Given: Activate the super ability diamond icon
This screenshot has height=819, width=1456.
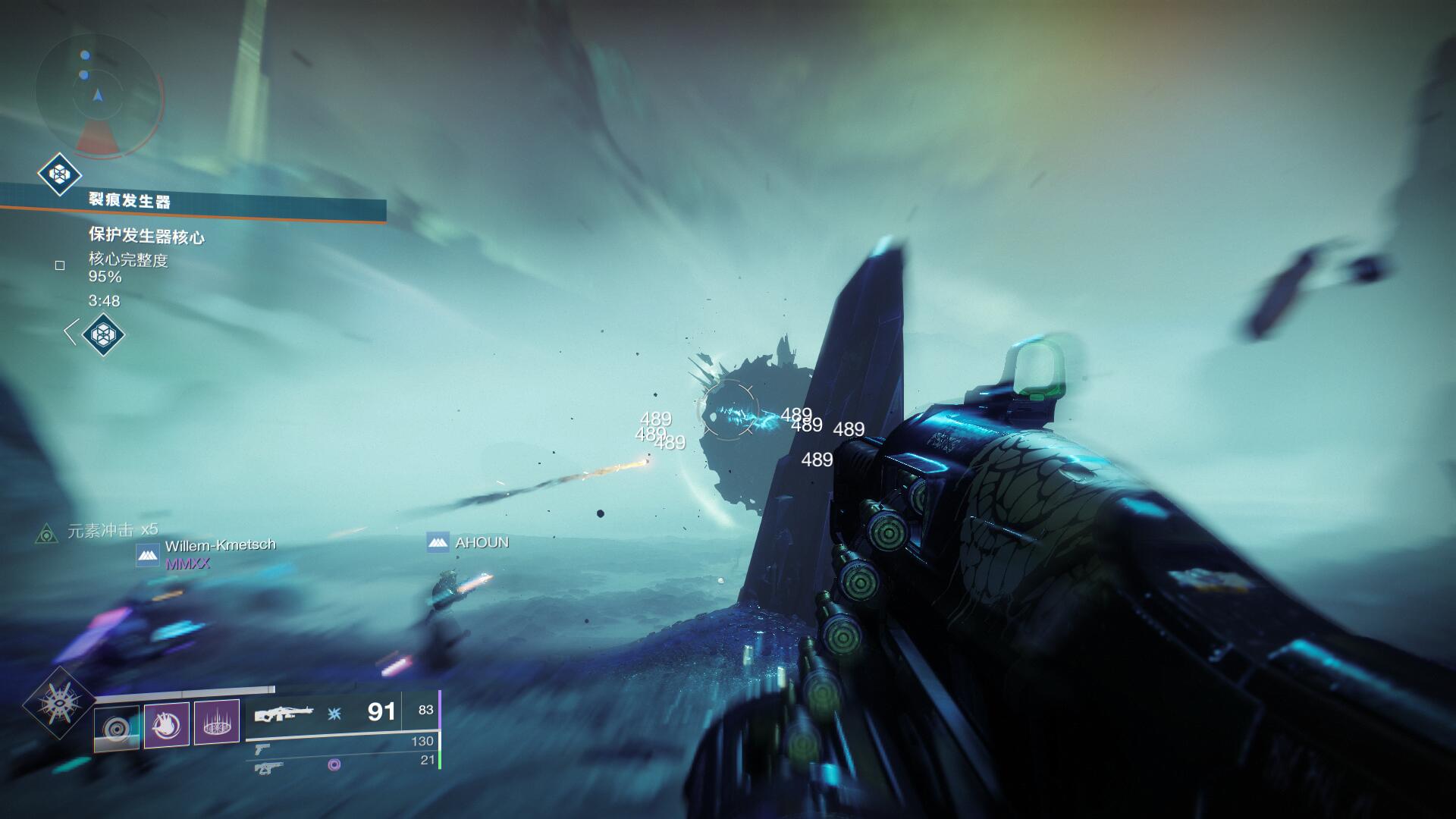Looking at the screenshot, I should click(x=59, y=703).
